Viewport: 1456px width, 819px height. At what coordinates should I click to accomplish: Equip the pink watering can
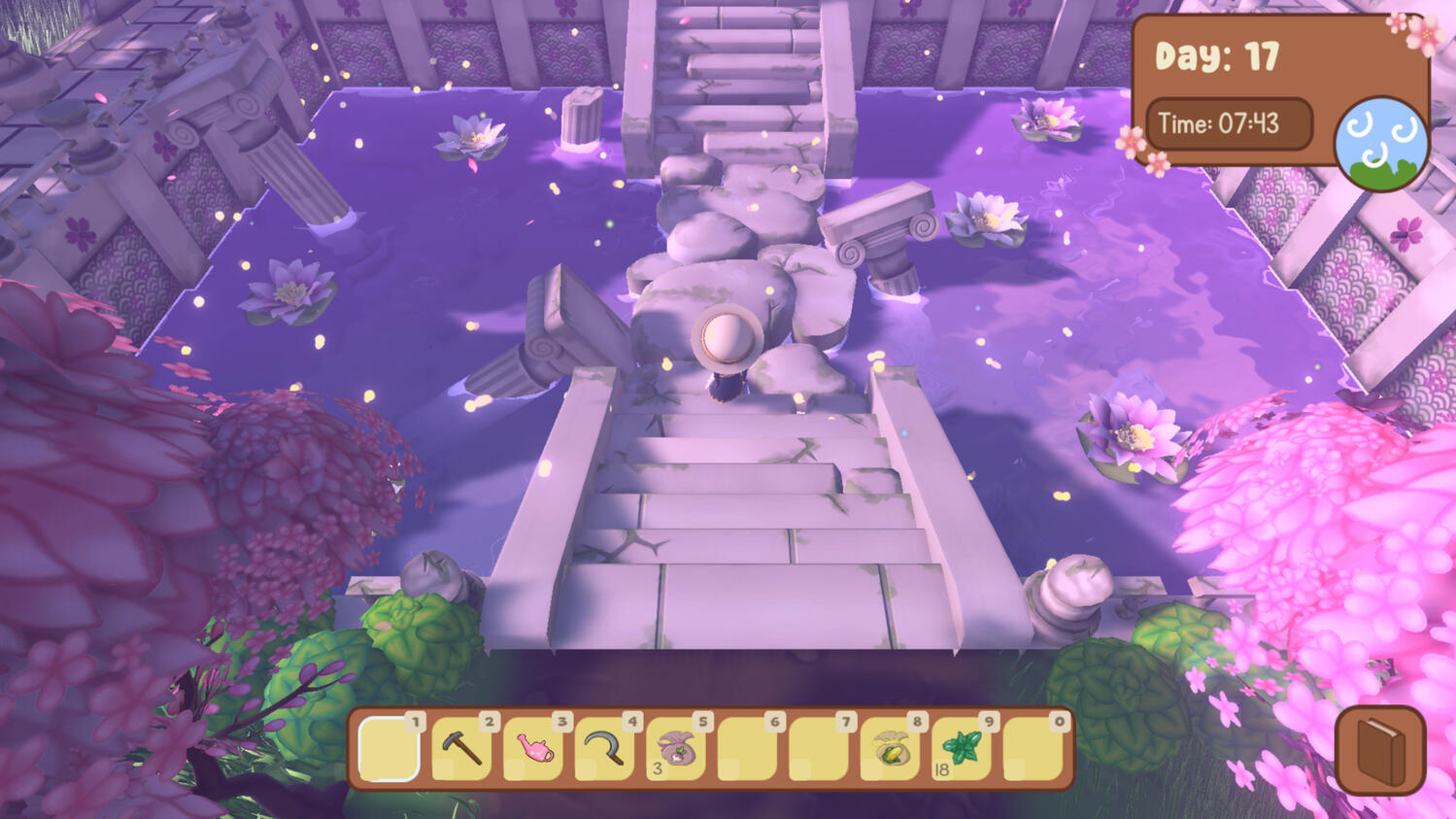point(533,748)
